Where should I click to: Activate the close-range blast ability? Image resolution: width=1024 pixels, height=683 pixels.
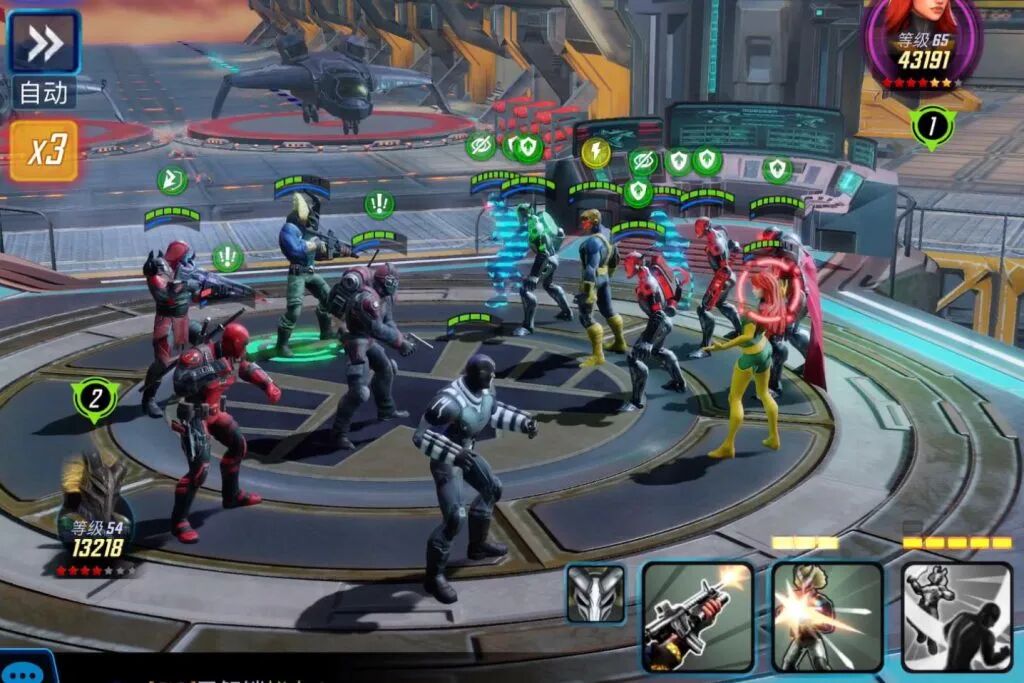pos(827,615)
